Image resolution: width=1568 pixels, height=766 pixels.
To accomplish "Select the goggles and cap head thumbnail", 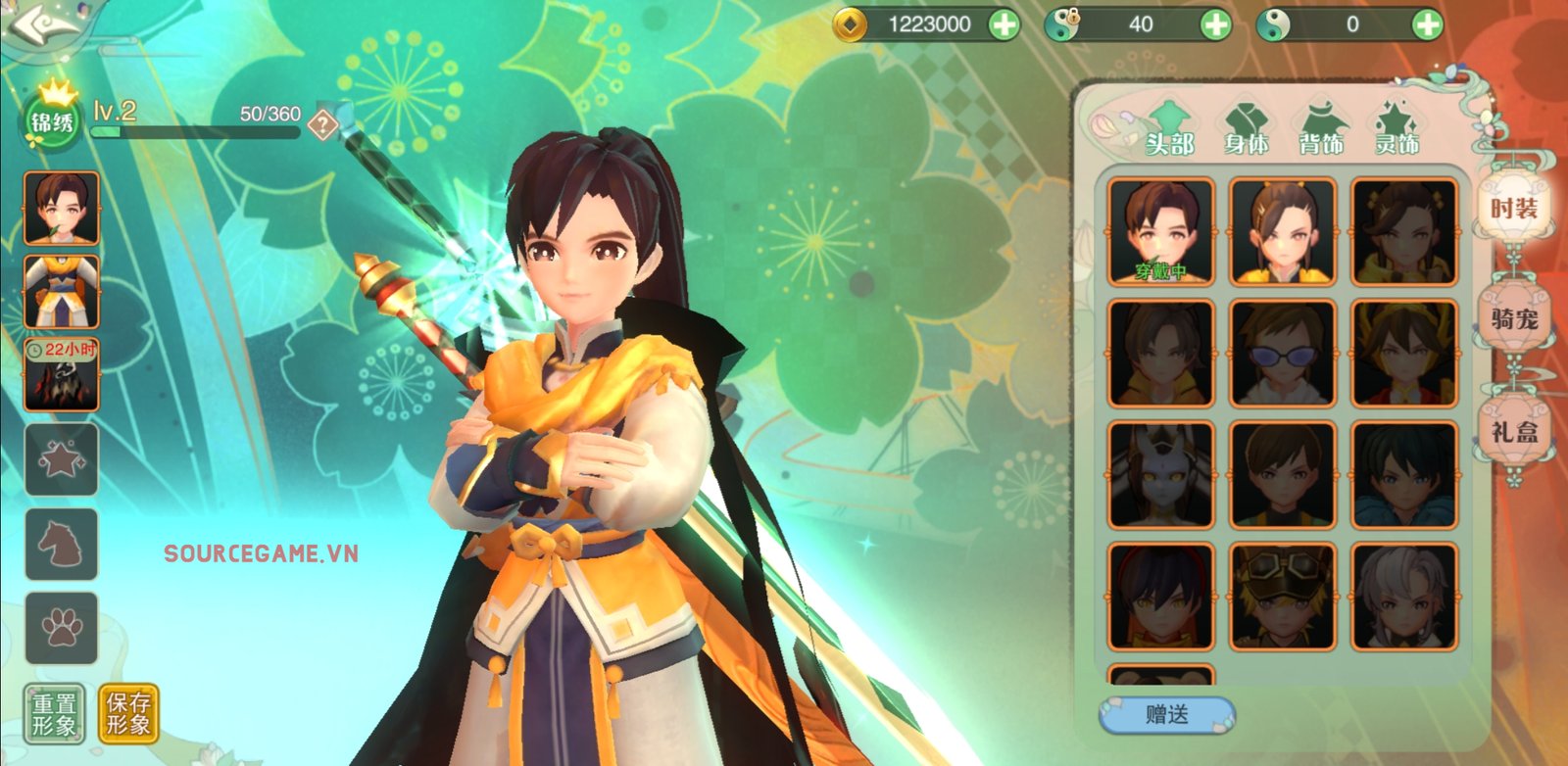I will click(1283, 597).
